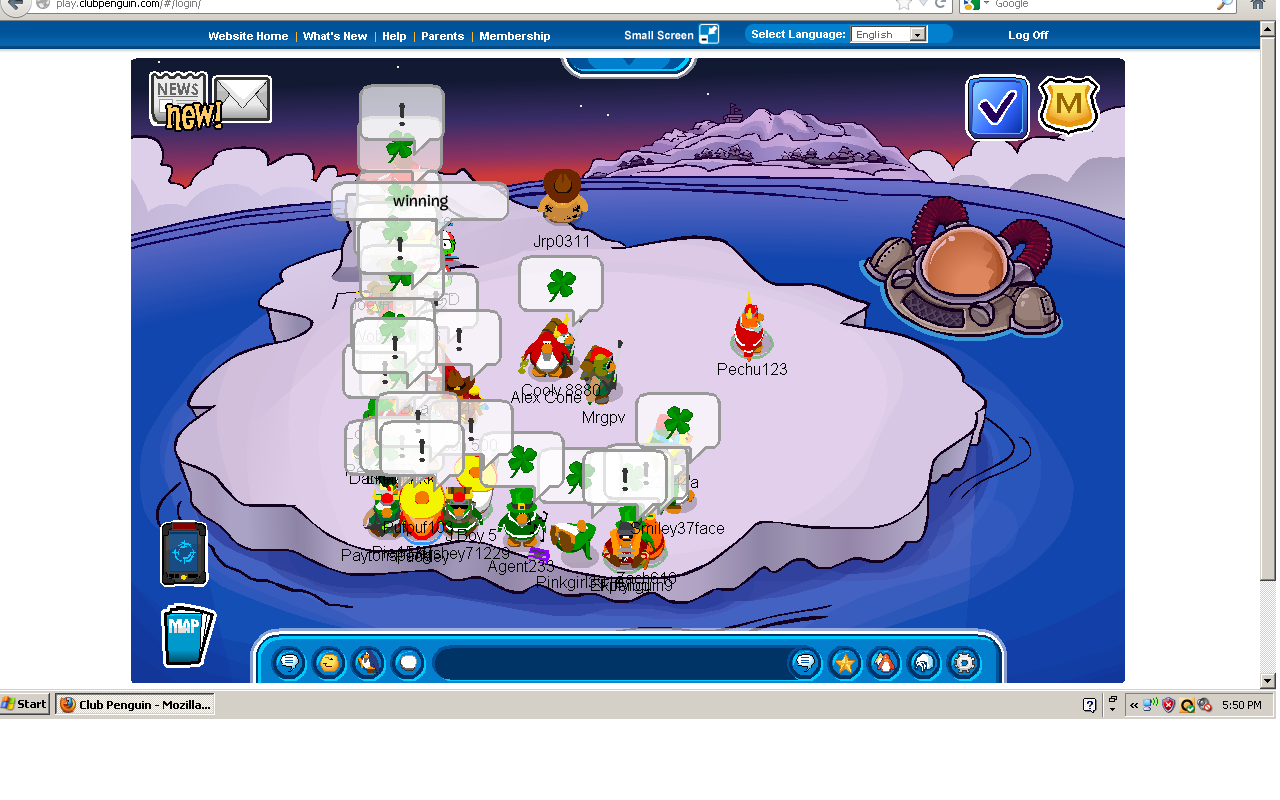
Task: Open the Select Language dropdown
Action: (x=889, y=34)
